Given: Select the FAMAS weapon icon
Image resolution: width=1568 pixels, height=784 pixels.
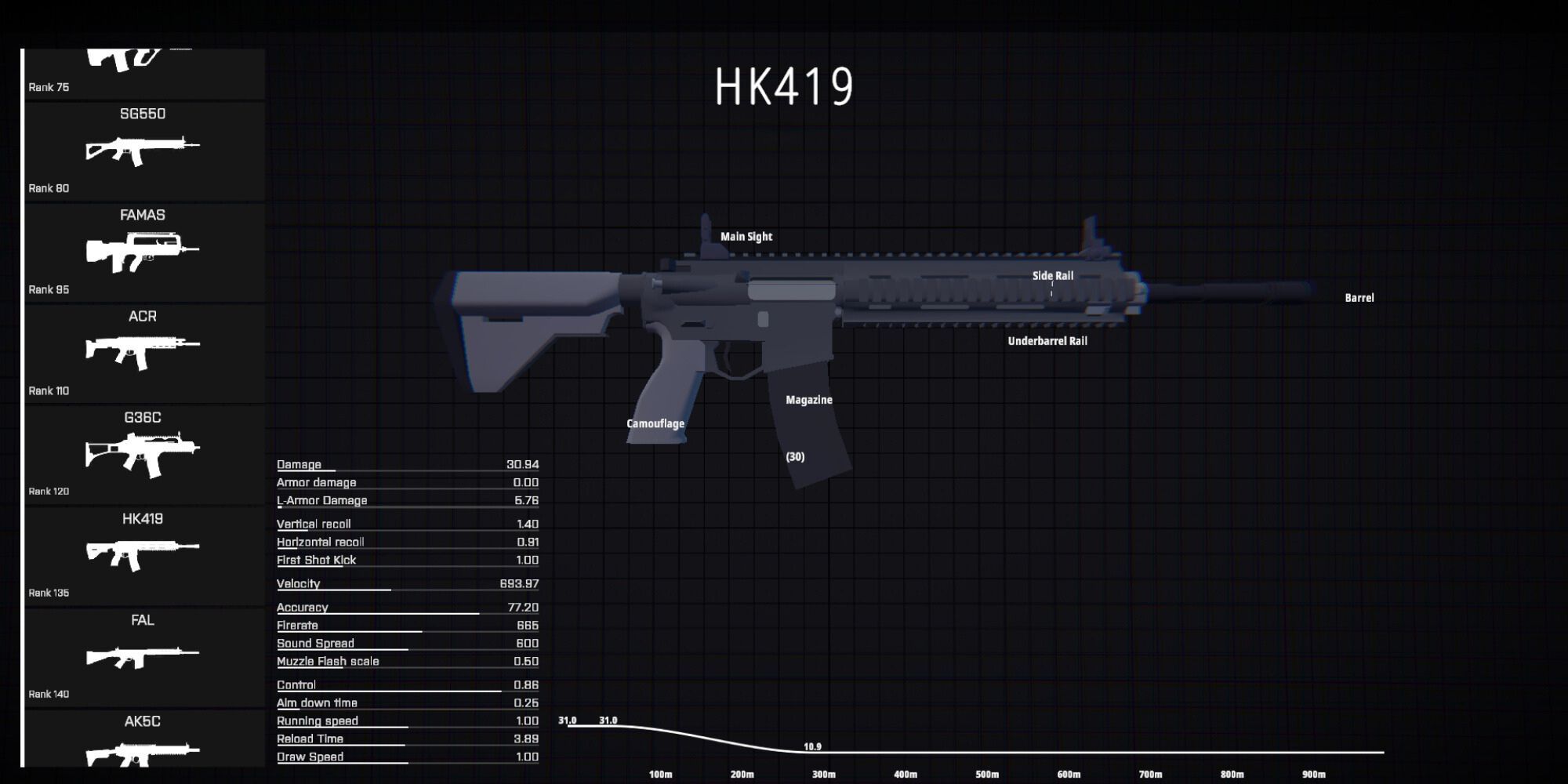Looking at the screenshot, I should point(141,249).
